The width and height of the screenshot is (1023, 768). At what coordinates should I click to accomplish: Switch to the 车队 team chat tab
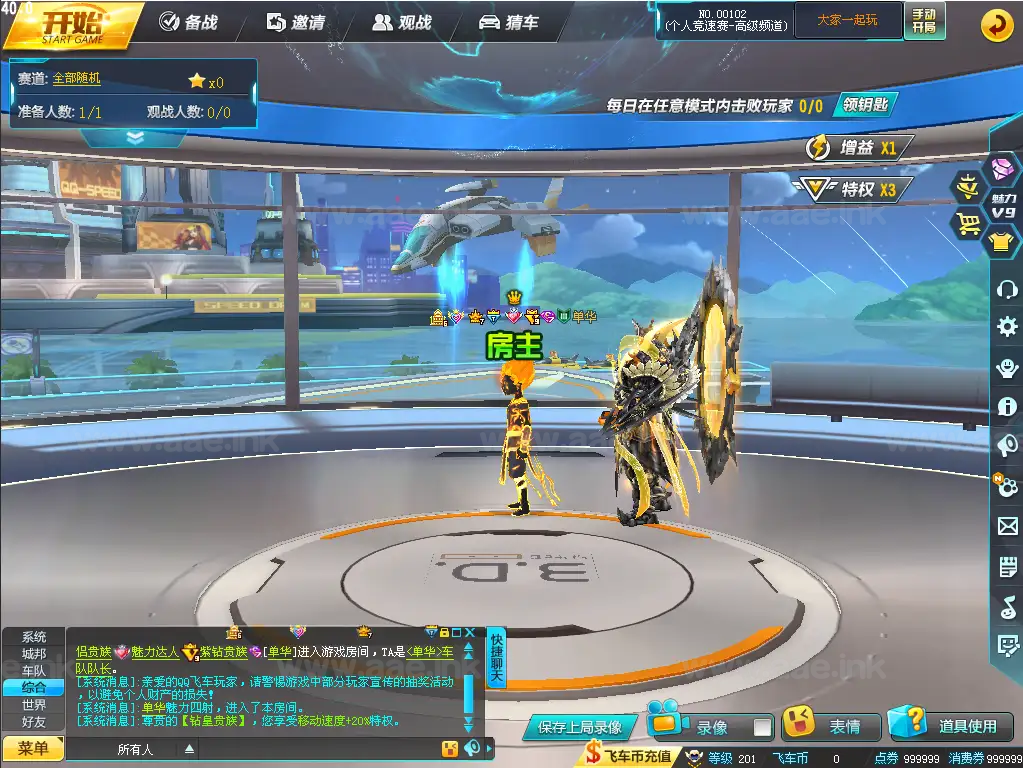click(x=34, y=670)
